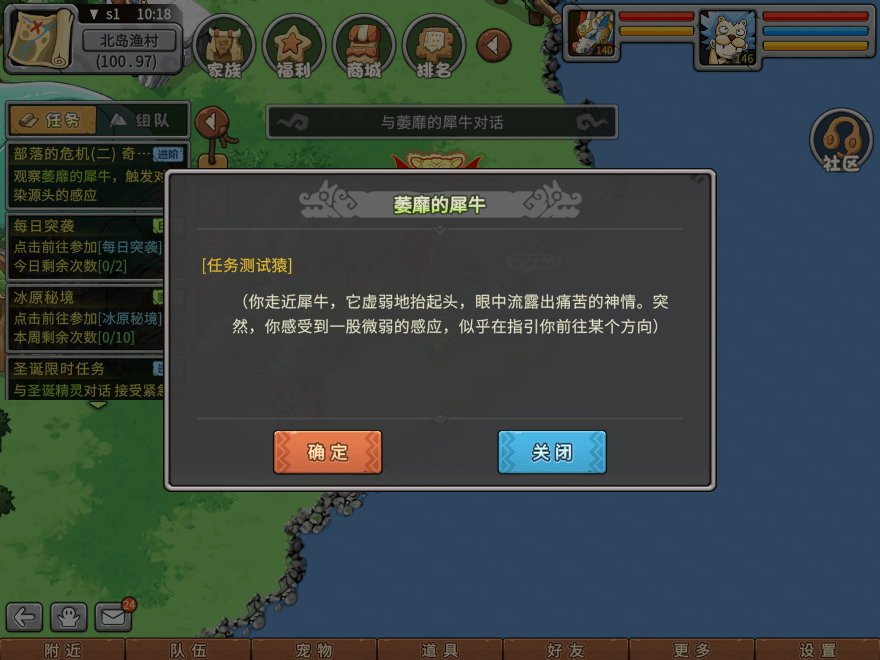Select the 冰原秘境 quest entry
The image size is (880, 660).
[x=85, y=316]
